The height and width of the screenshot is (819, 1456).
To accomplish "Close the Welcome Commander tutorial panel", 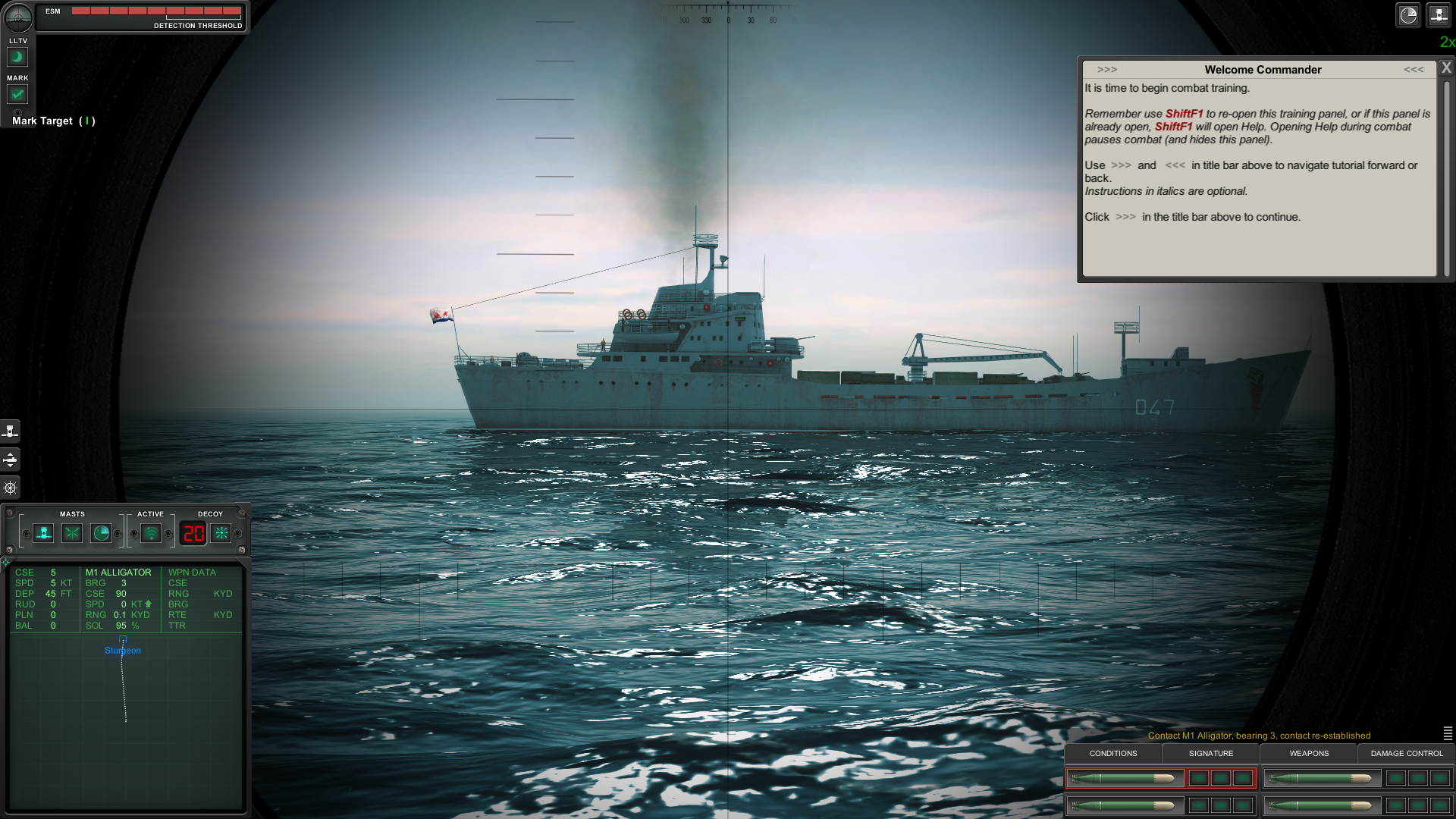I will pos(1446,67).
